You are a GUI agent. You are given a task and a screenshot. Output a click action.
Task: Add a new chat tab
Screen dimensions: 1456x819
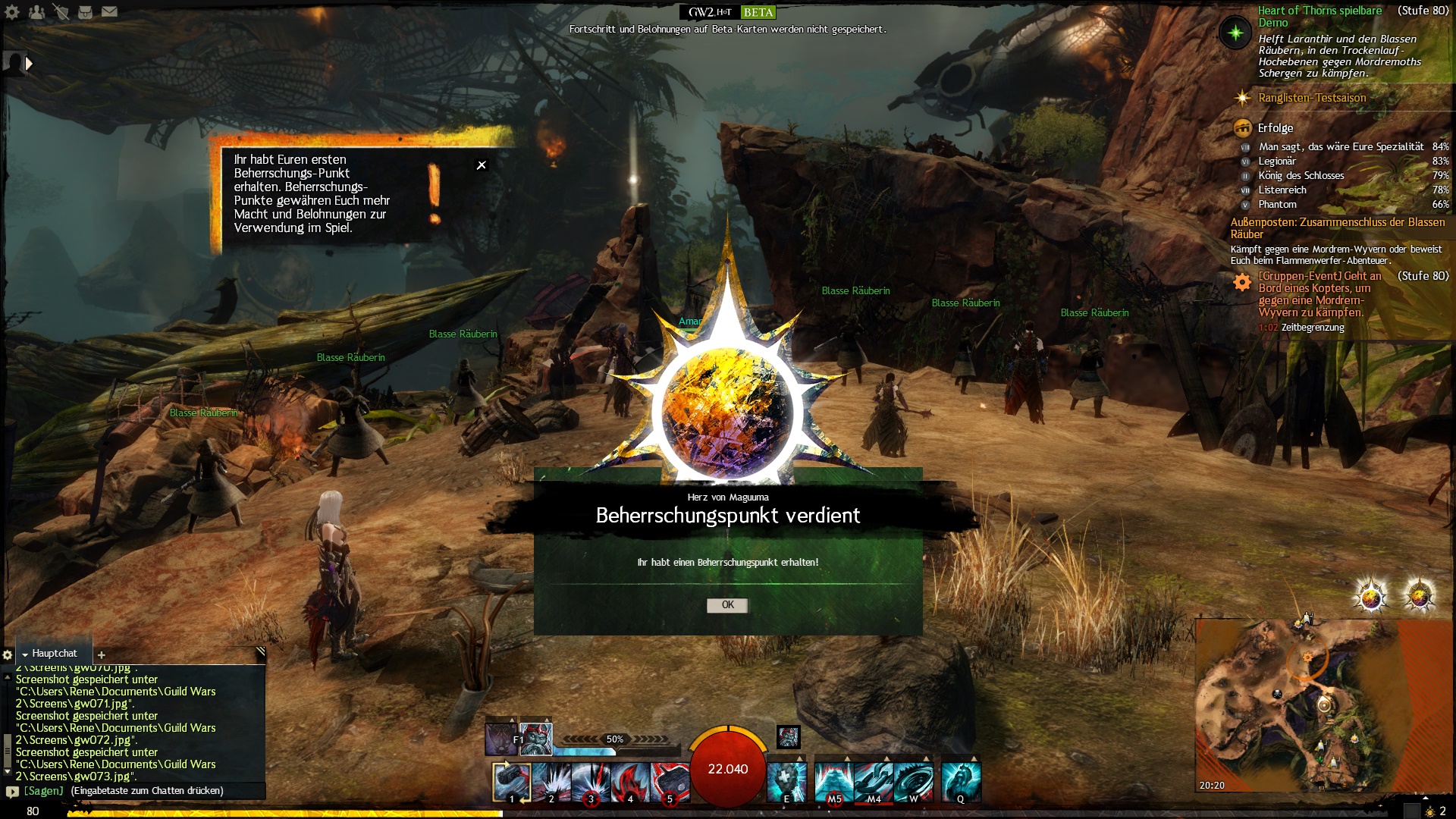click(102, 654)
